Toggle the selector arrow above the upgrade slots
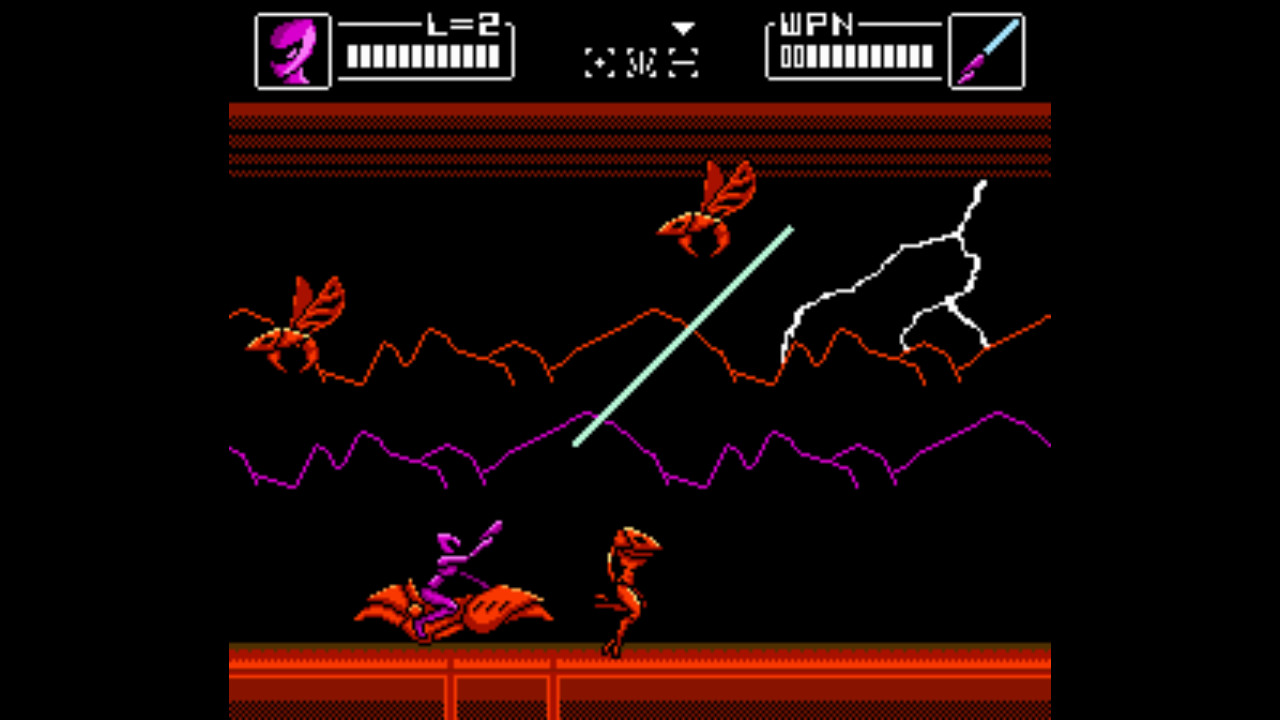 pyautogui.click(x=683, y=28)
